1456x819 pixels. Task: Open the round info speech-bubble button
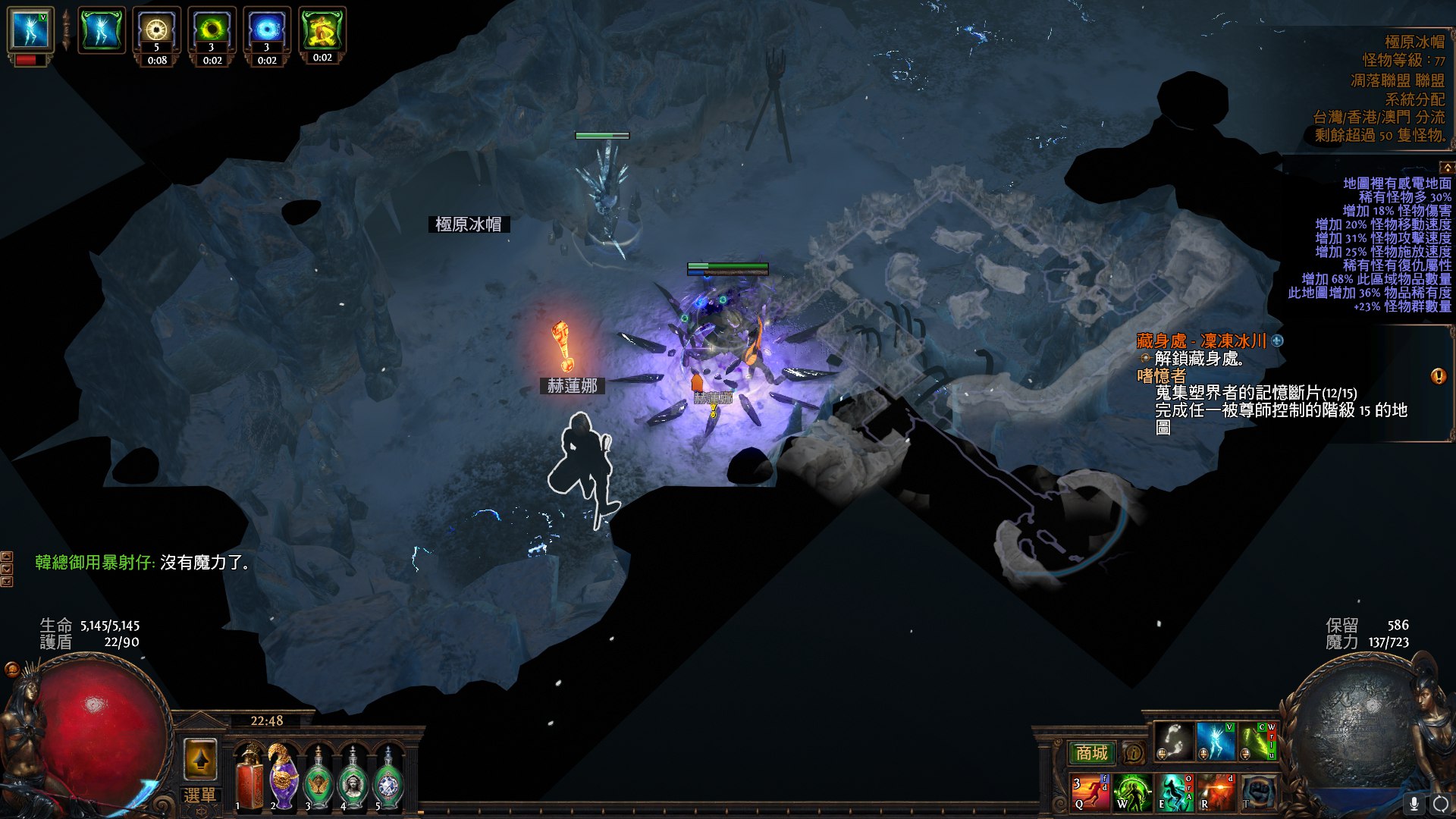(x=1133, y=753)
